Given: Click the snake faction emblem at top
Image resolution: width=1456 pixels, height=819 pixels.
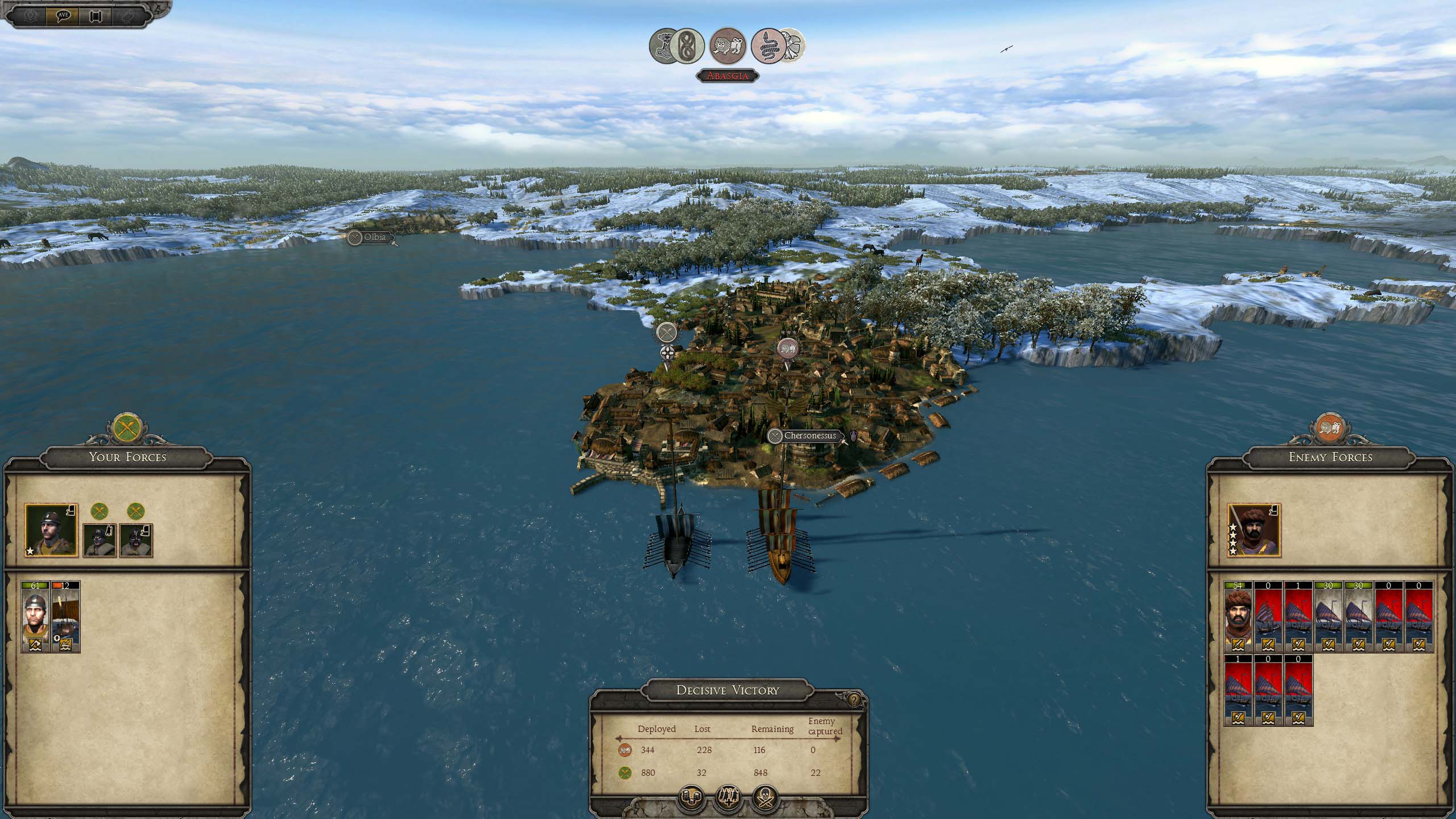Looking at the screenshot, I should coord(768,45).
